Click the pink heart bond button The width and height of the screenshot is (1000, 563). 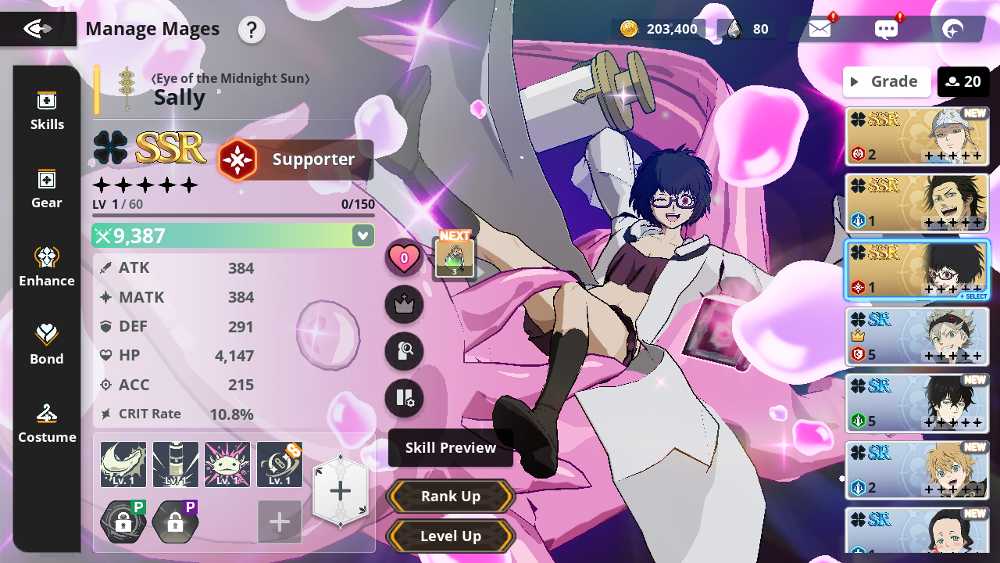[x=404, y=258]
